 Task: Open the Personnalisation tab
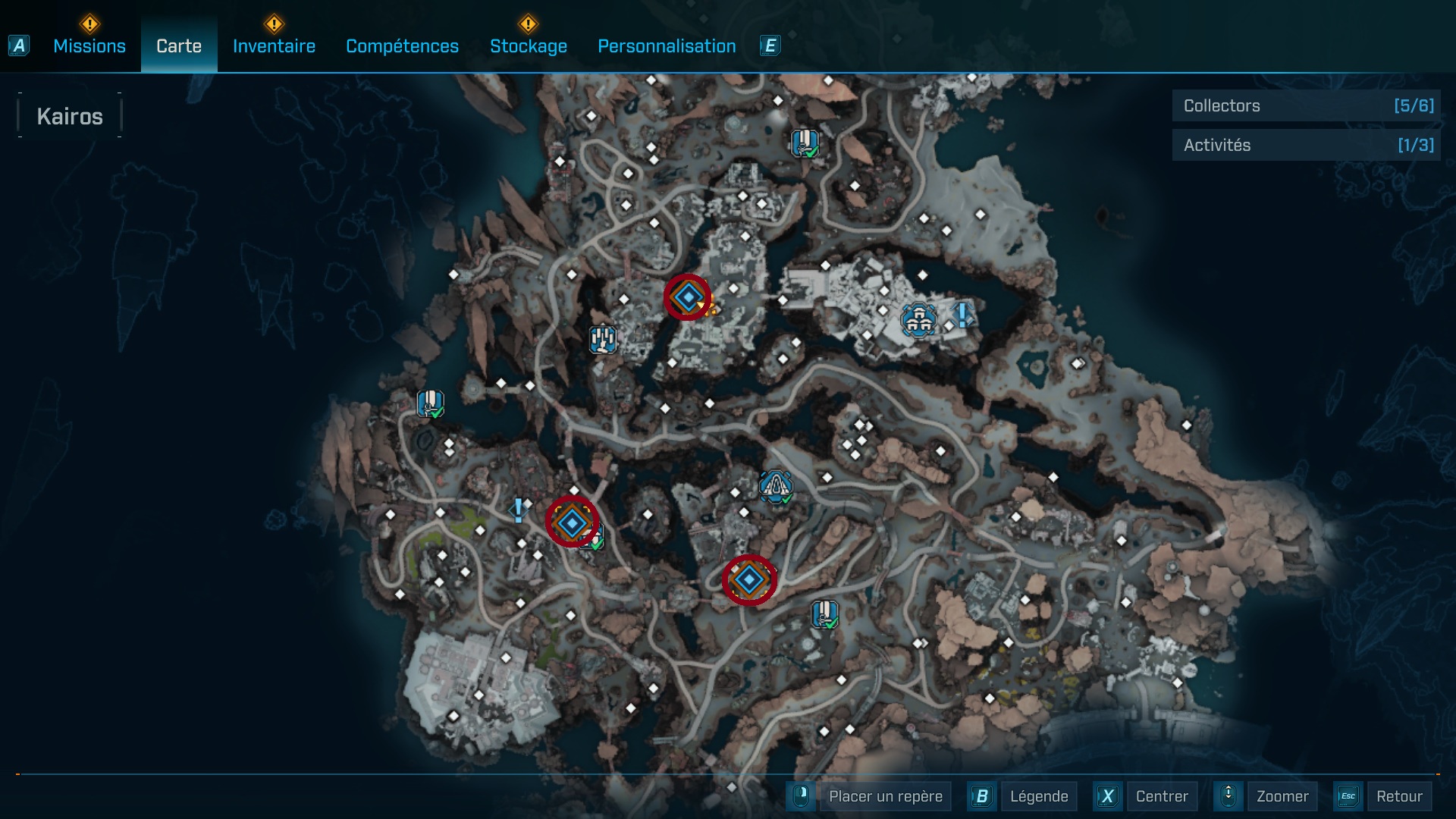(x=667, y=45)
